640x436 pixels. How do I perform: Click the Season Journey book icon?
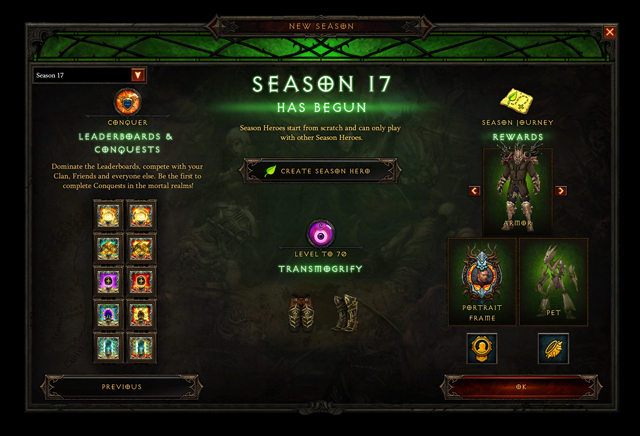[517, 101]
